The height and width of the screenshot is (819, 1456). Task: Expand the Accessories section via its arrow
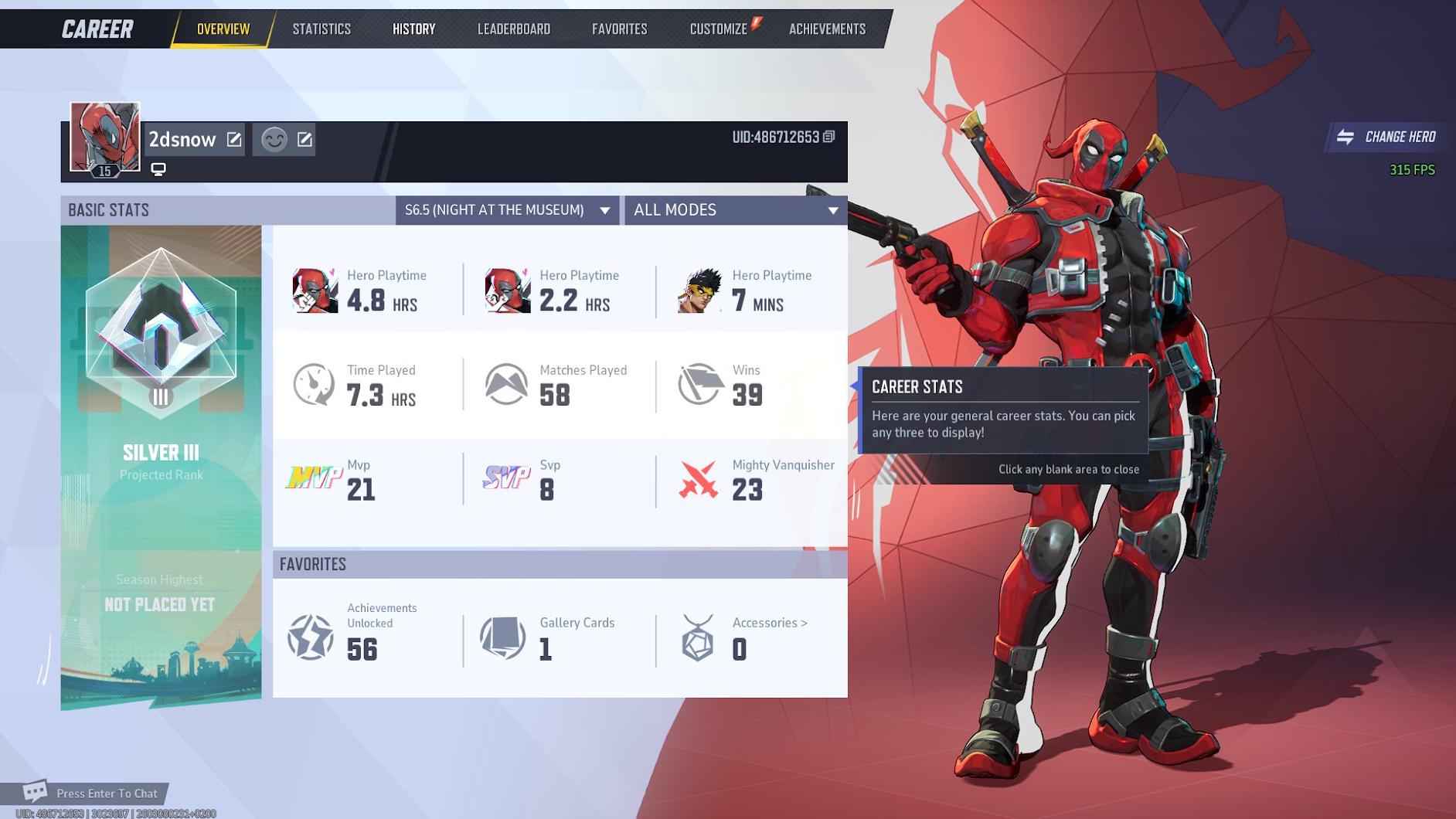(x=805, y=622)
